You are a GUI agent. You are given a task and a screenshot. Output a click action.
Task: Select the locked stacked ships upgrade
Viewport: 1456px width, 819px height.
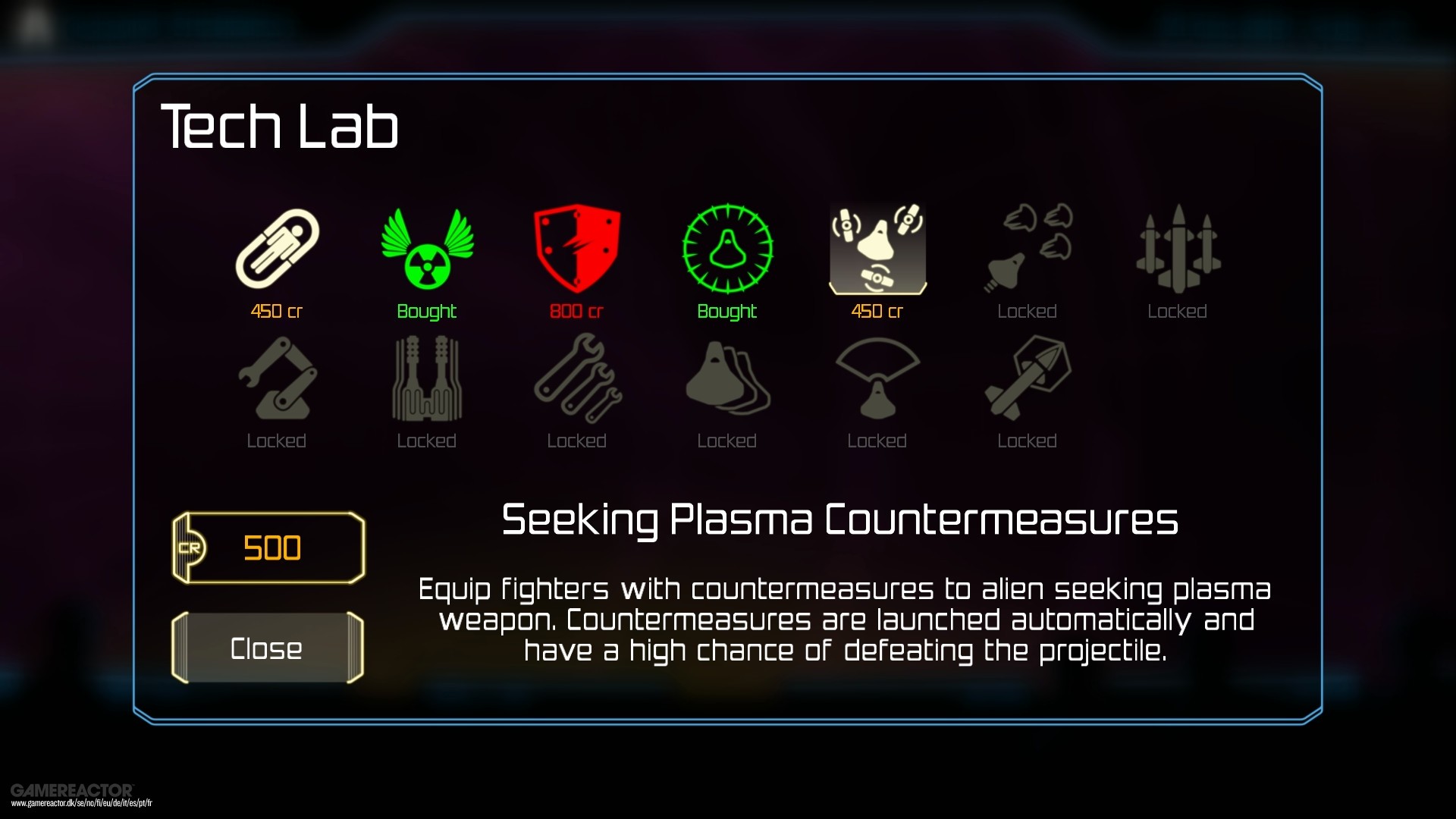727,378
